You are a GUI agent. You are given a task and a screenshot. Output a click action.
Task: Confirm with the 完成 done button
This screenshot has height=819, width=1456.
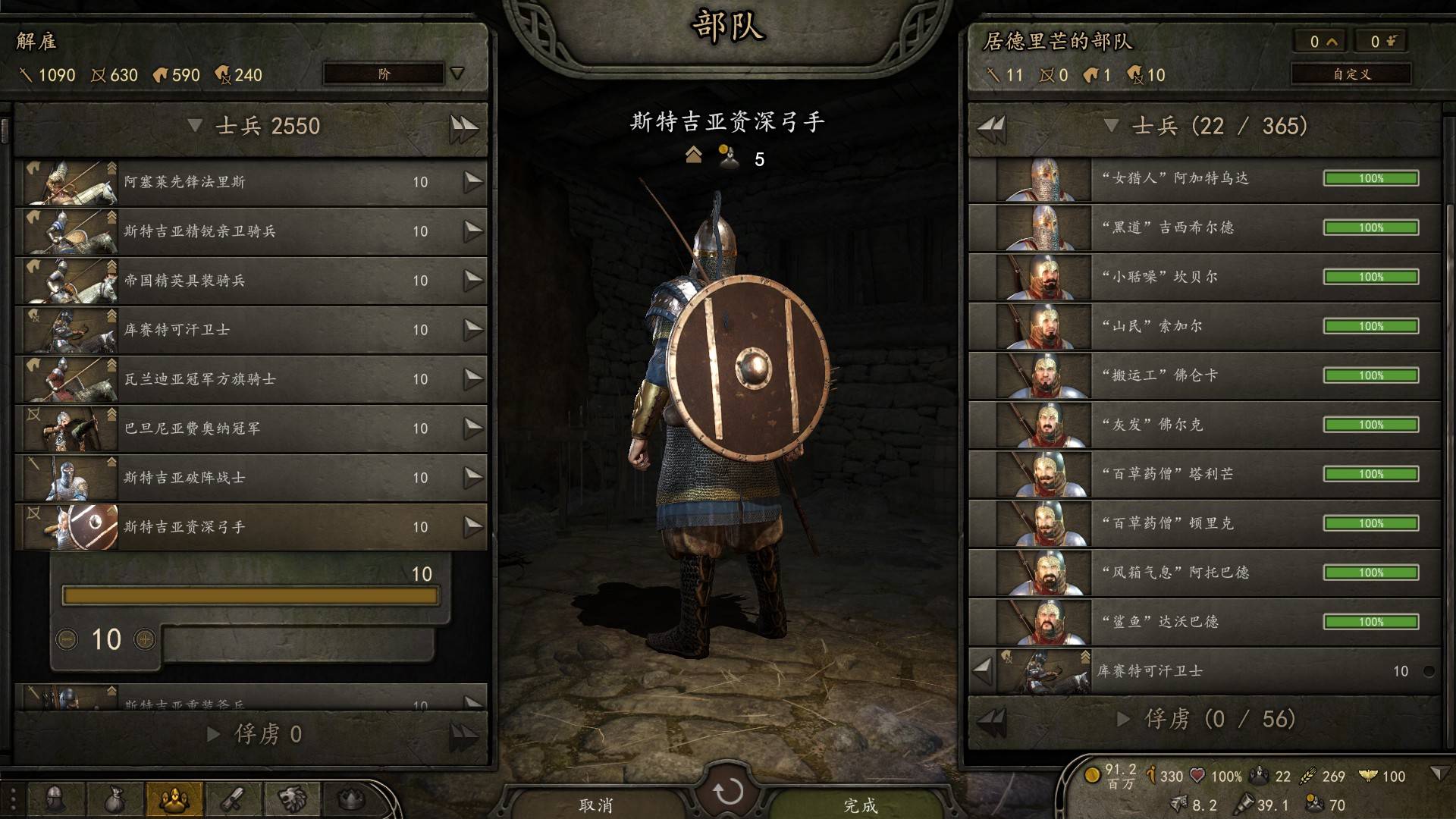860,804
